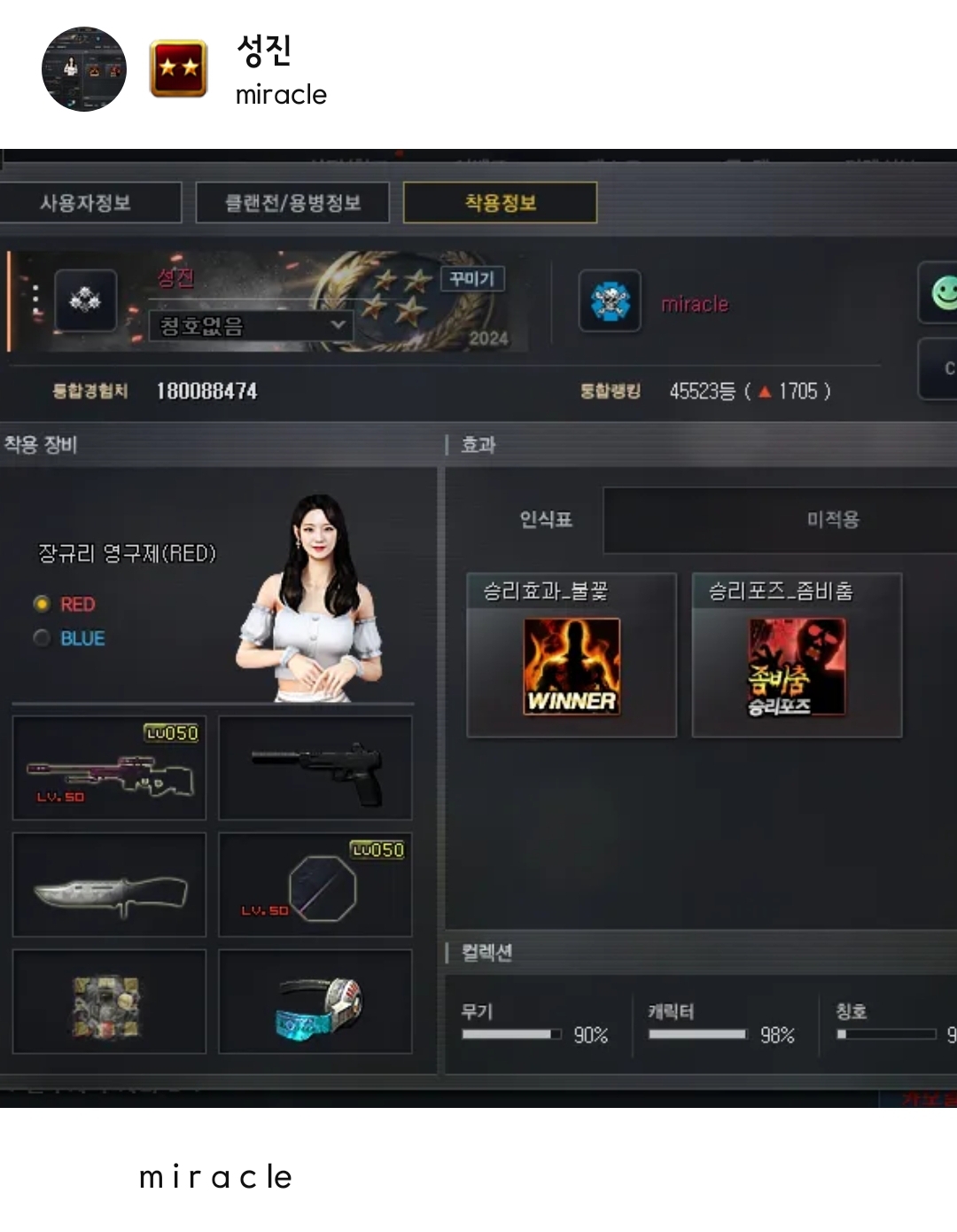This screenshot has width=957, height=1232.
Task: Open the miracle clan emblem icon
Action: [610, 301]
